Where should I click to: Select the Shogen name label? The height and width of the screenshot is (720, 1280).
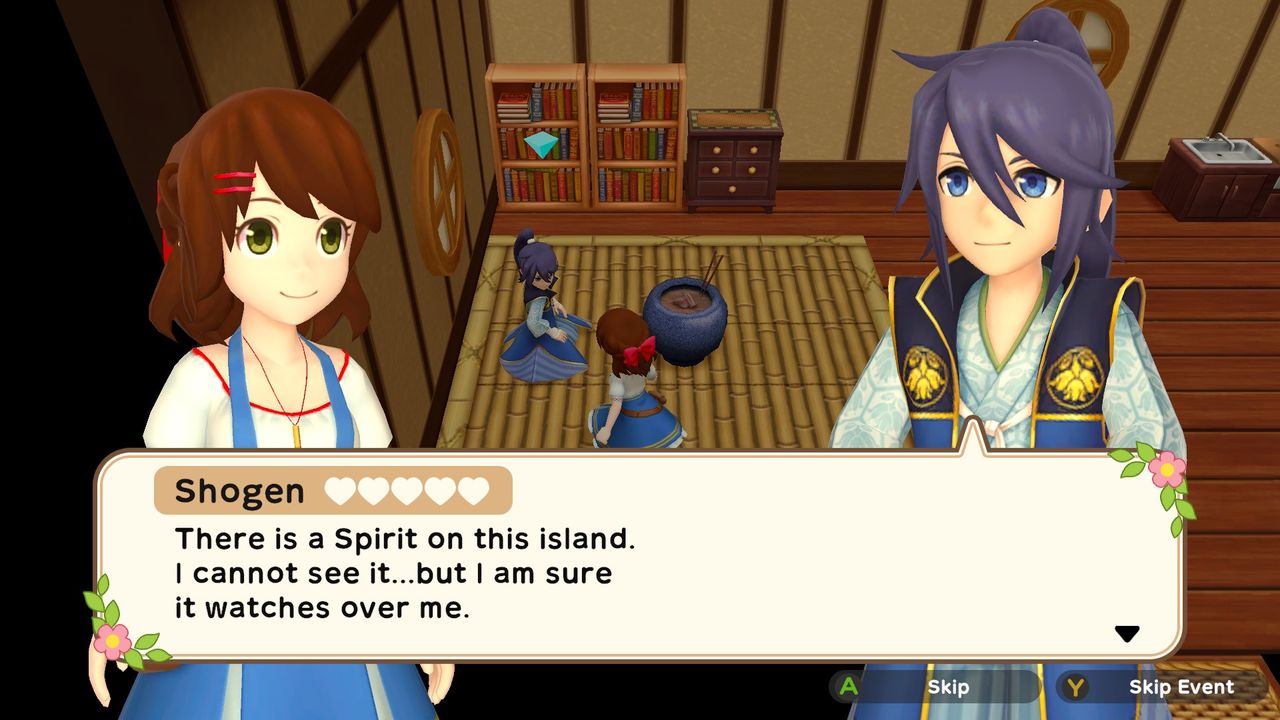(239, 490)
